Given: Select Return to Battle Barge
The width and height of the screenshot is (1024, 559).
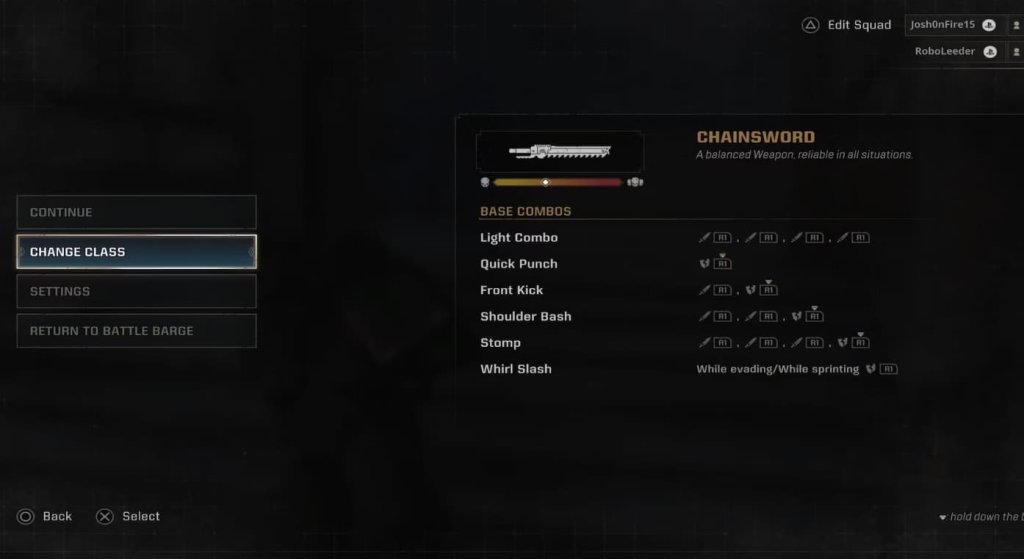Looking at the screenshot, I should 136,331.
